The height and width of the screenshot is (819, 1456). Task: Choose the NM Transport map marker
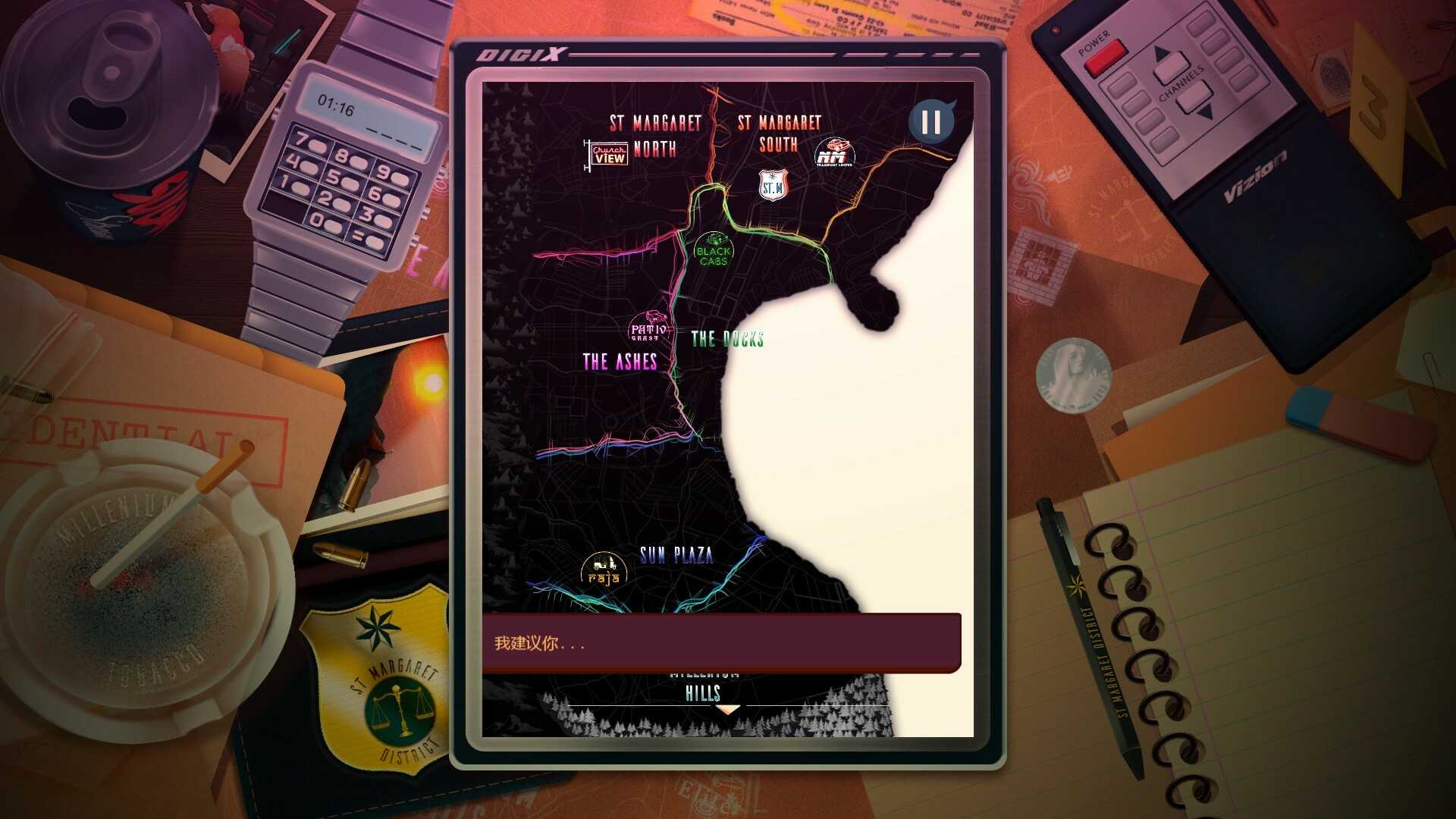[x=833, y=153]
